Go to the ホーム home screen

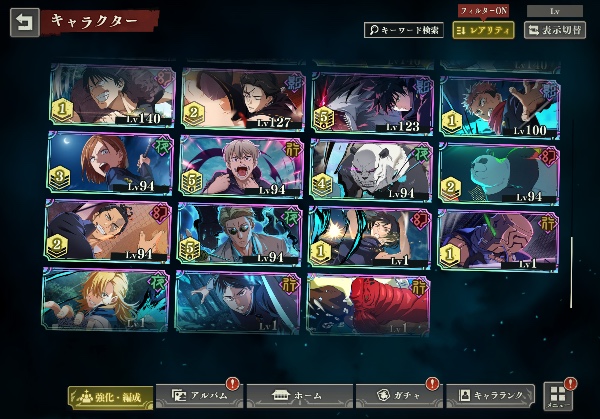(x=298, y=397)
